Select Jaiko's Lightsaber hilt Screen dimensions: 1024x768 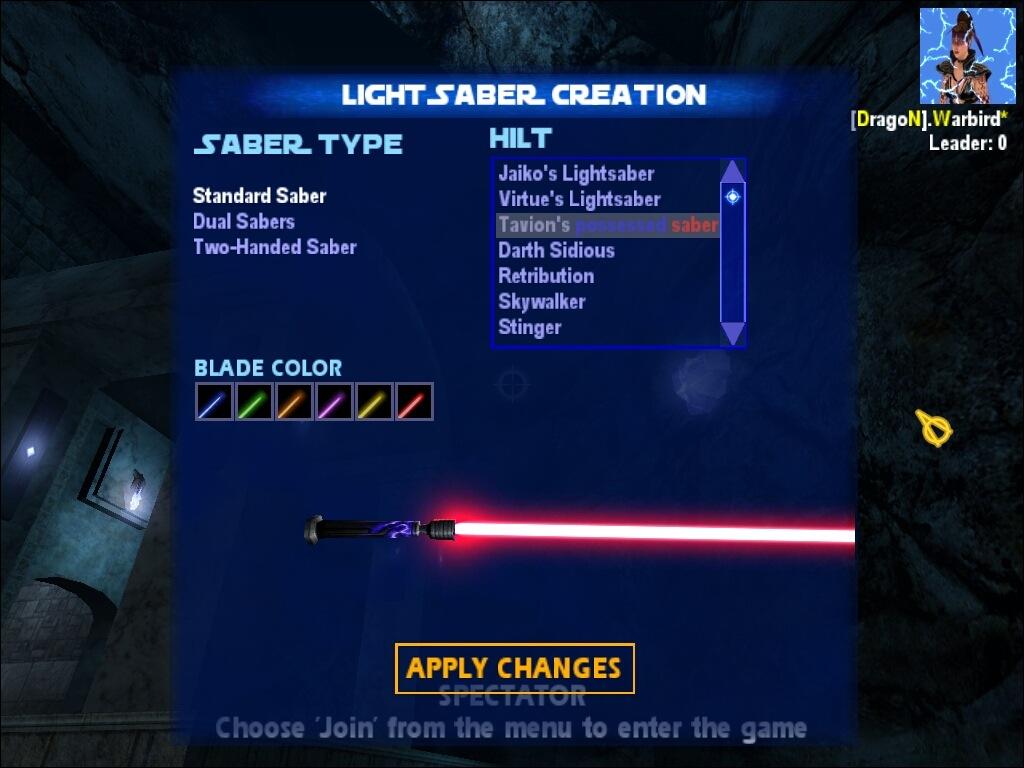click(576, 174)
